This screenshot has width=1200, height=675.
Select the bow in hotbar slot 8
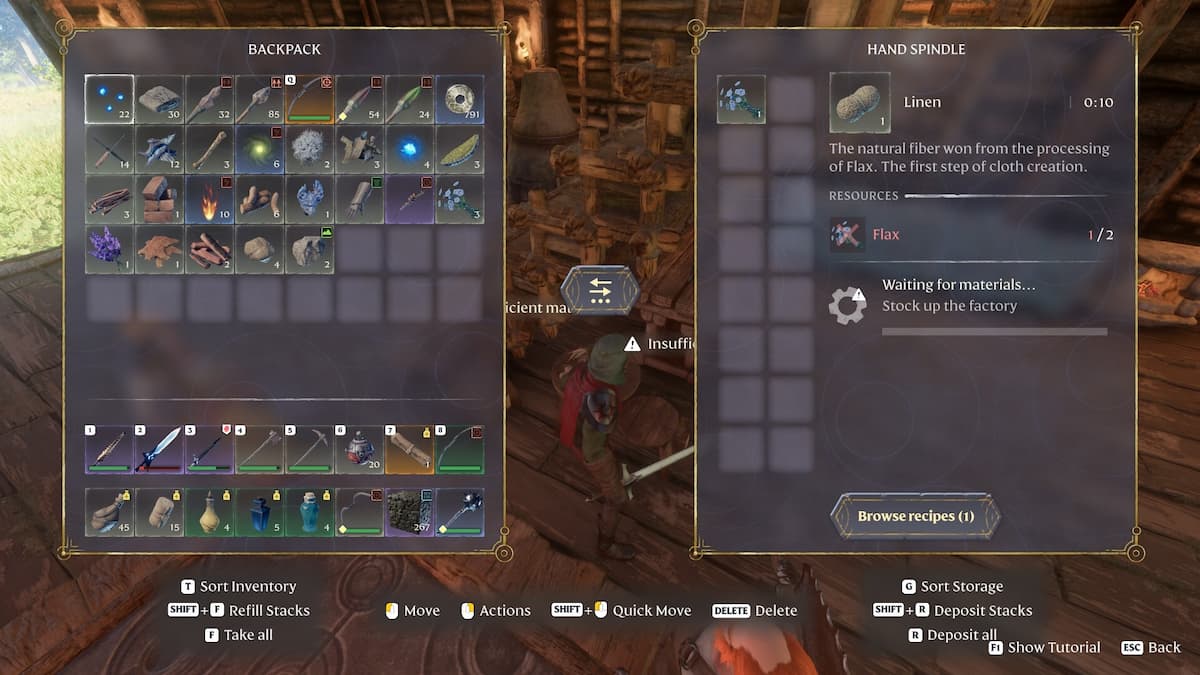460,449
